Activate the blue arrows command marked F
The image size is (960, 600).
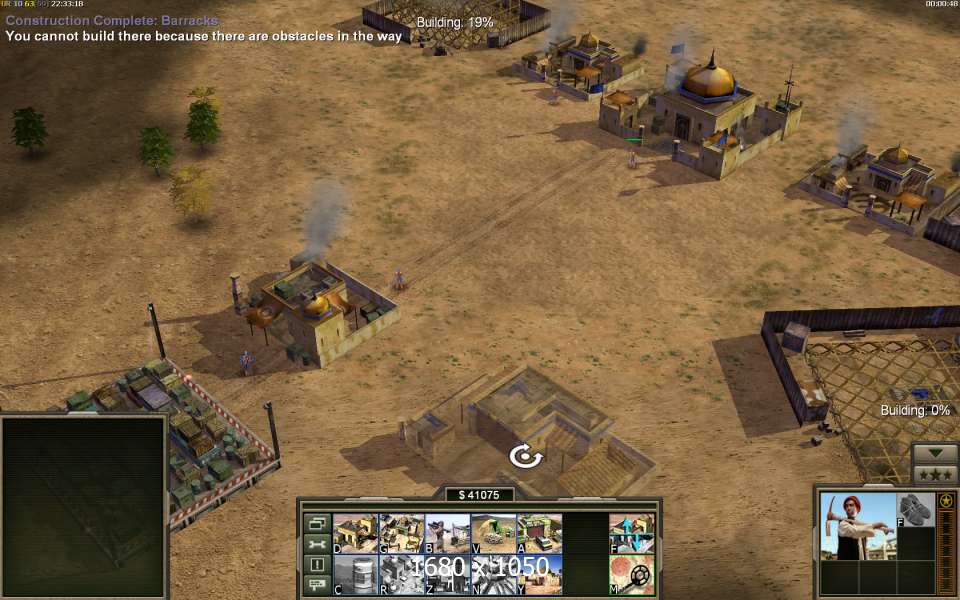click(x=632, y=533)
